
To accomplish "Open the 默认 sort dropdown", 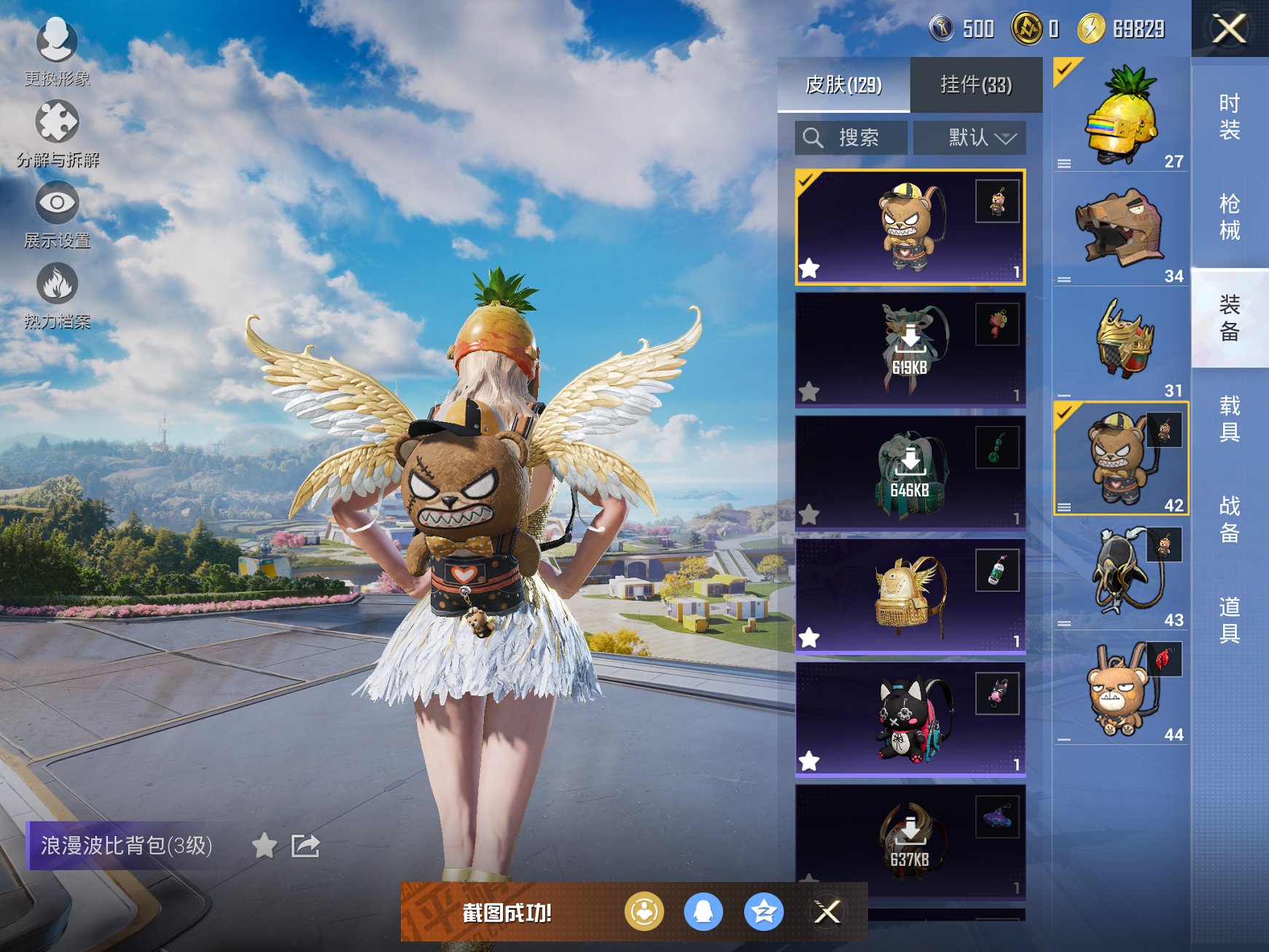I will (969, 137).
